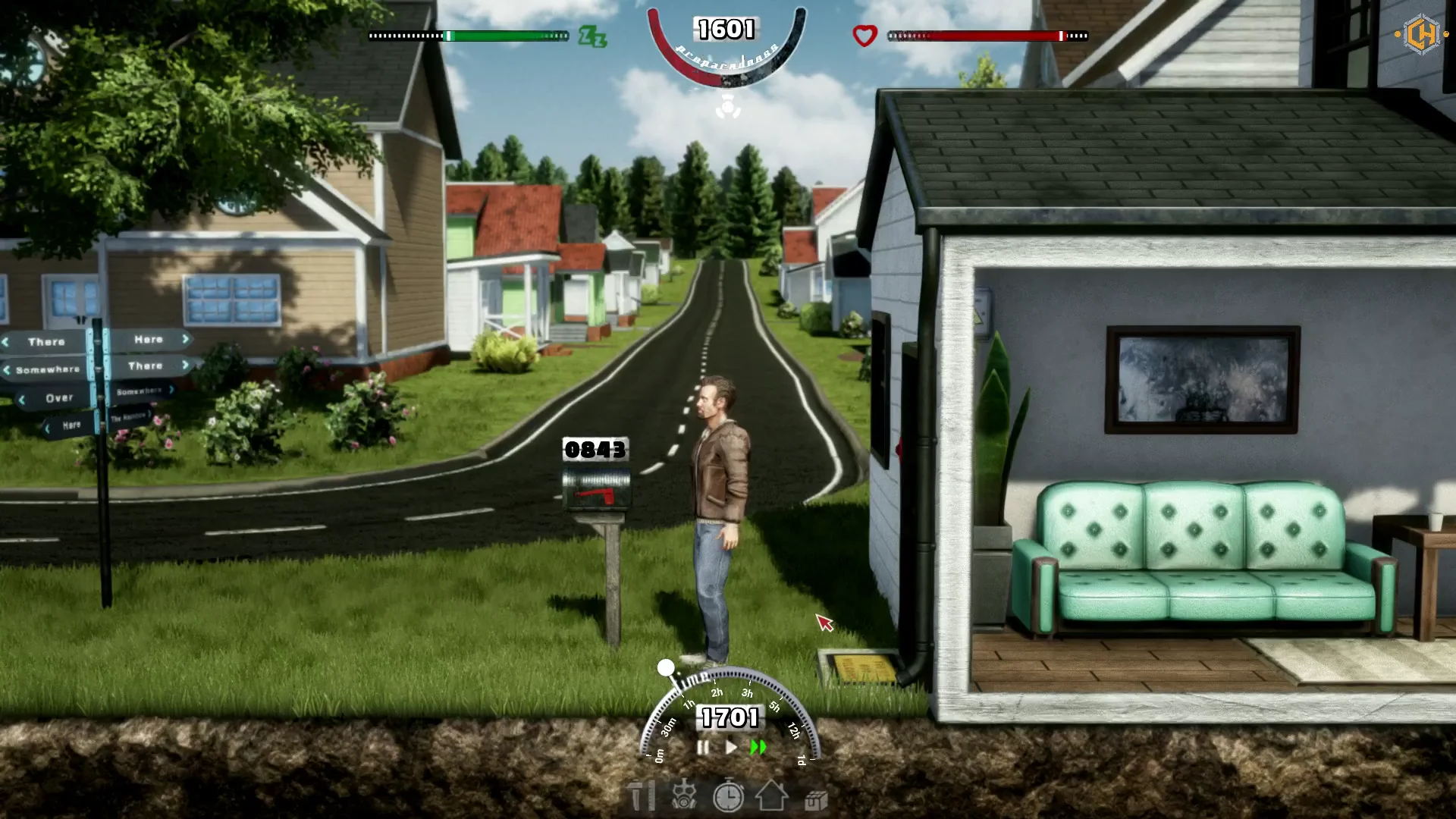
Task: Select the stopwatch icon
Action: pyautogui.click(x=728, y=797)
